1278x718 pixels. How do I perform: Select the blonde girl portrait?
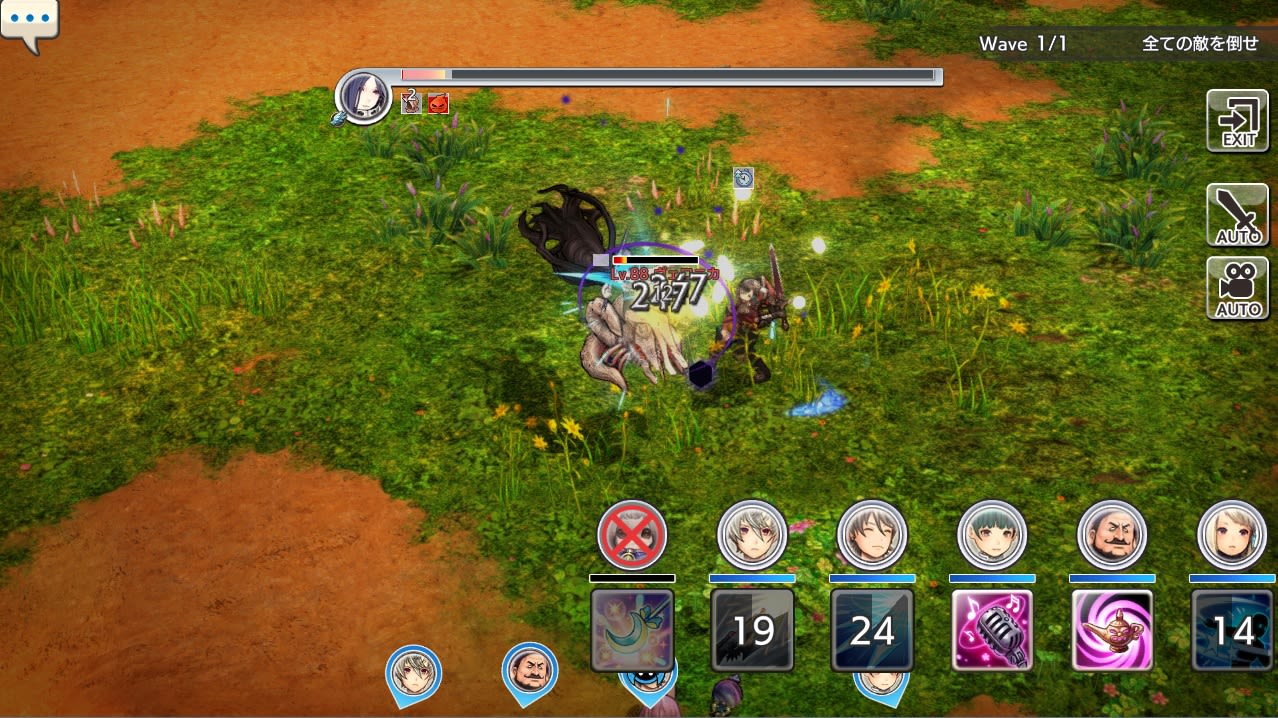click(1232, 536)
